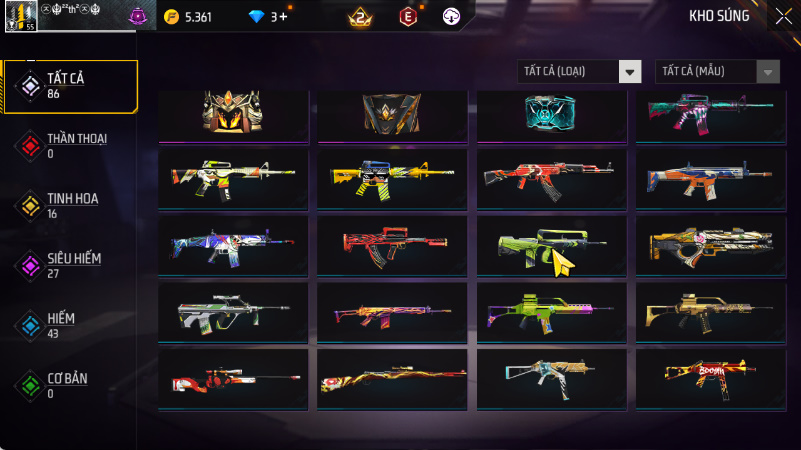Viewport: 801px width, 450px height.
Task: Close the Kho Súng weapon screen
Action: coord(783,15)
